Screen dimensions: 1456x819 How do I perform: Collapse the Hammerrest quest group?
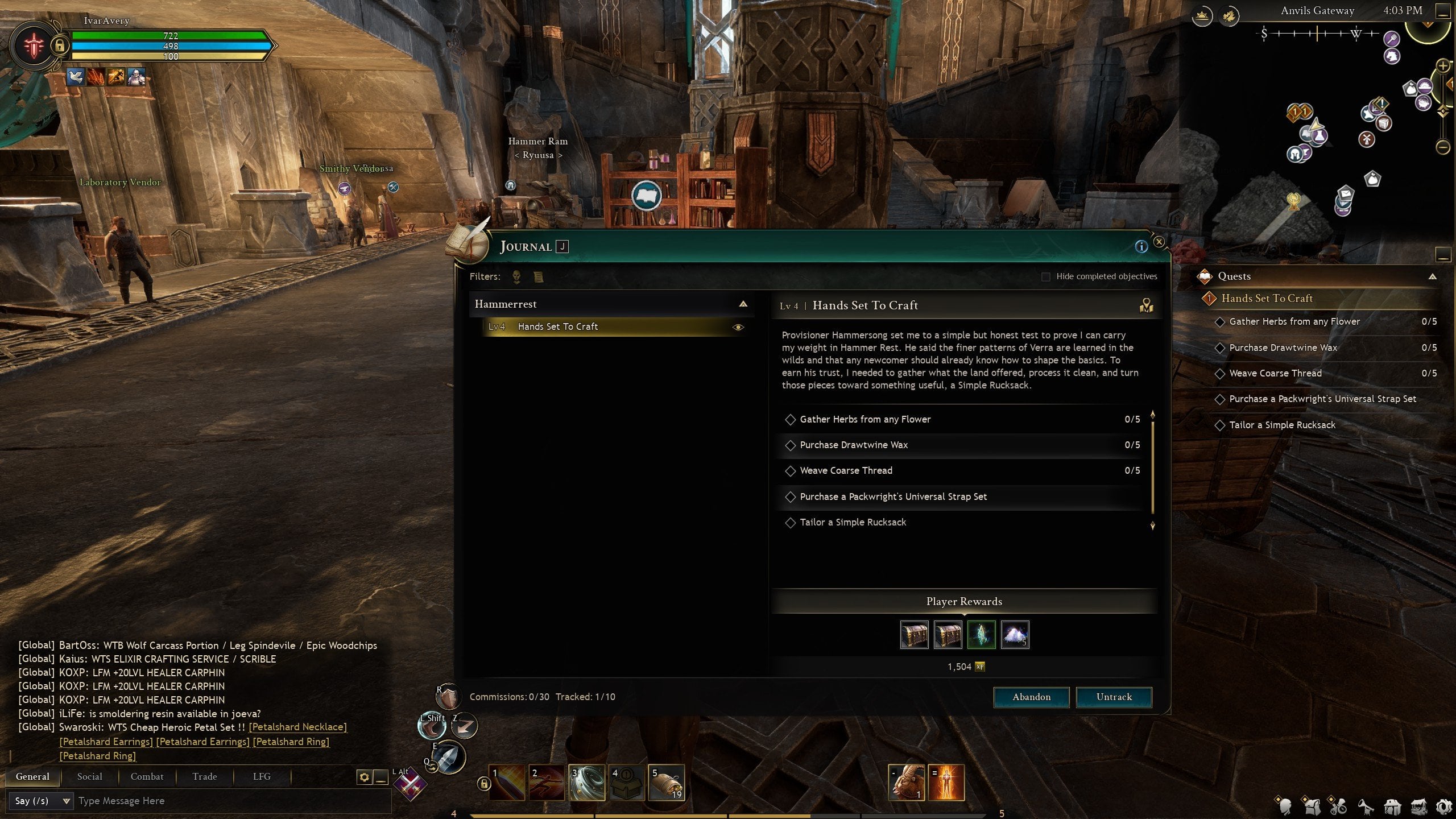pos(743,304)
